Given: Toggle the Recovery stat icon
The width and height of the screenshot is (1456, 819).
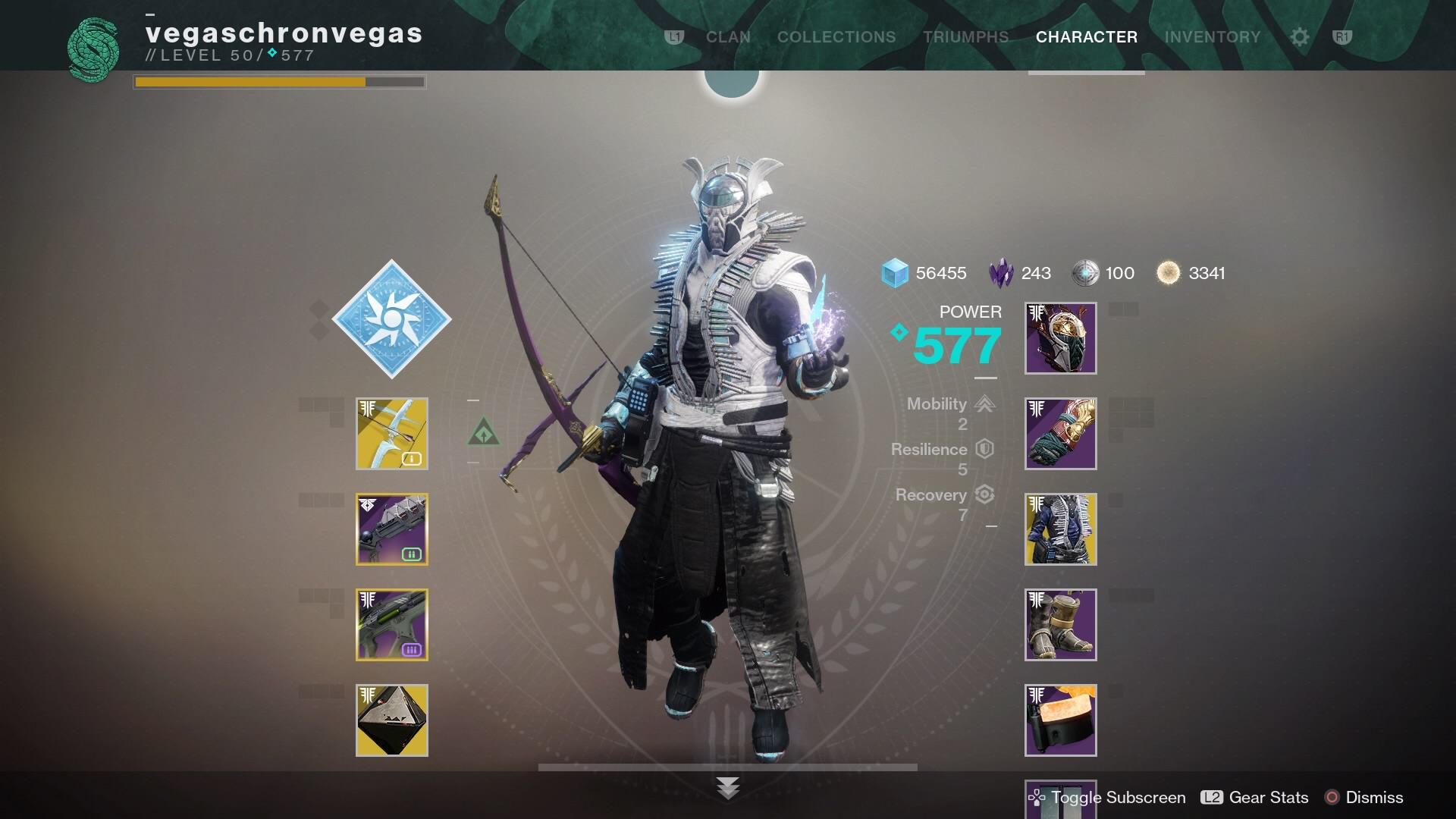Looking at the screenshot, I should coord(984,494).
